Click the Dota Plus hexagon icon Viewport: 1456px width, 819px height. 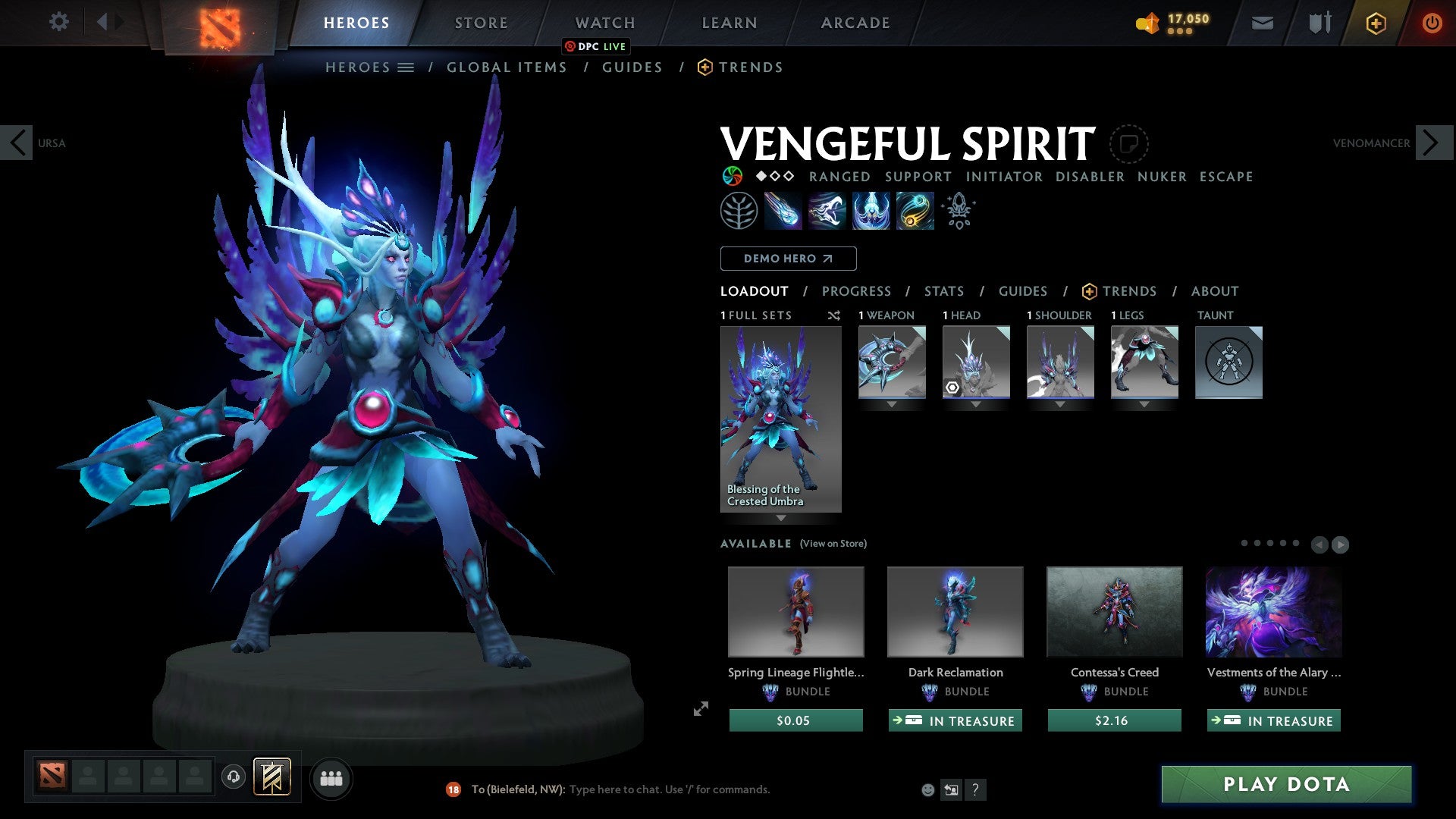click(x=1375, y=23)
